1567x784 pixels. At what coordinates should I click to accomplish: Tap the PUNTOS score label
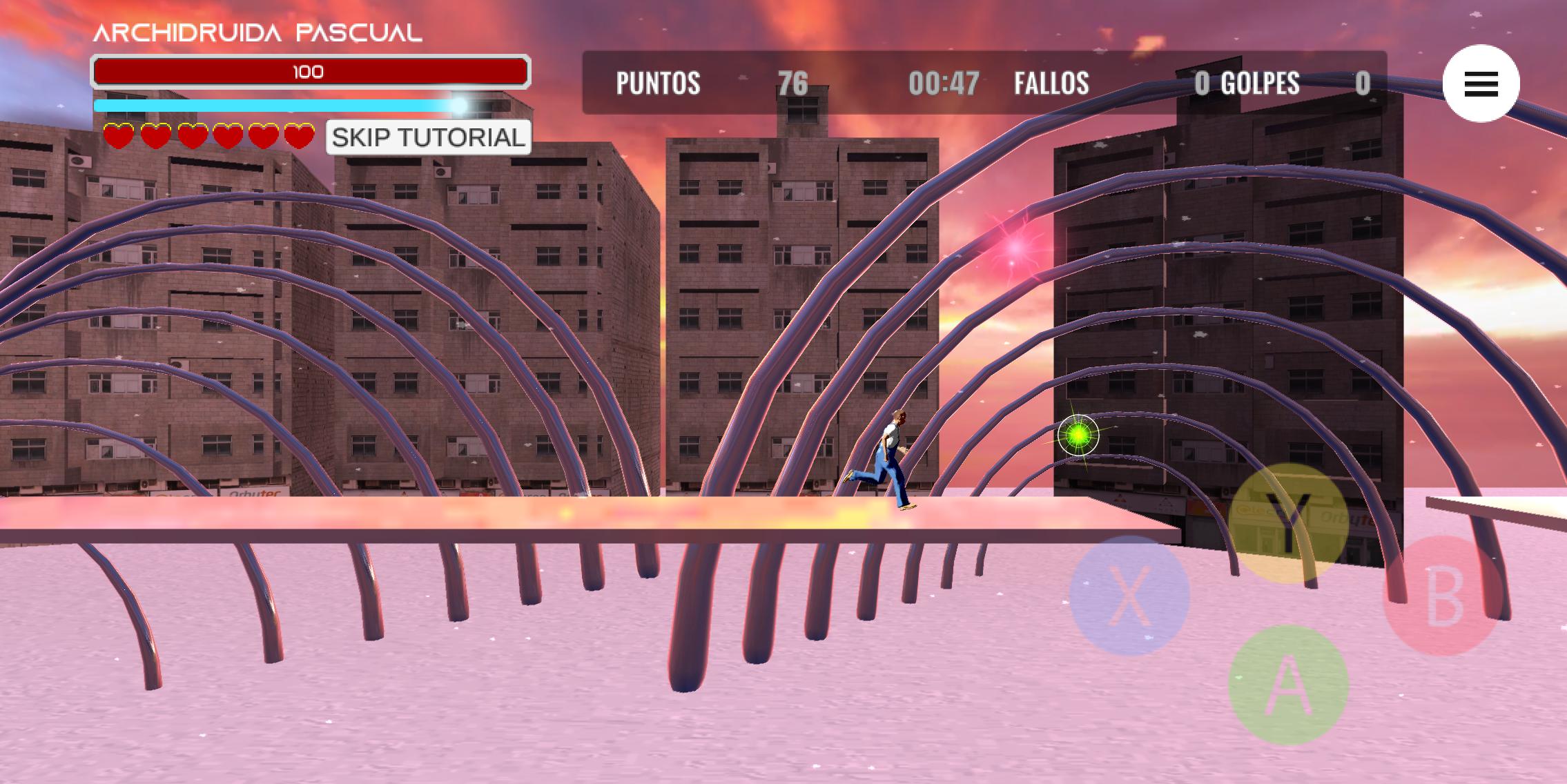tap(658, 83)
